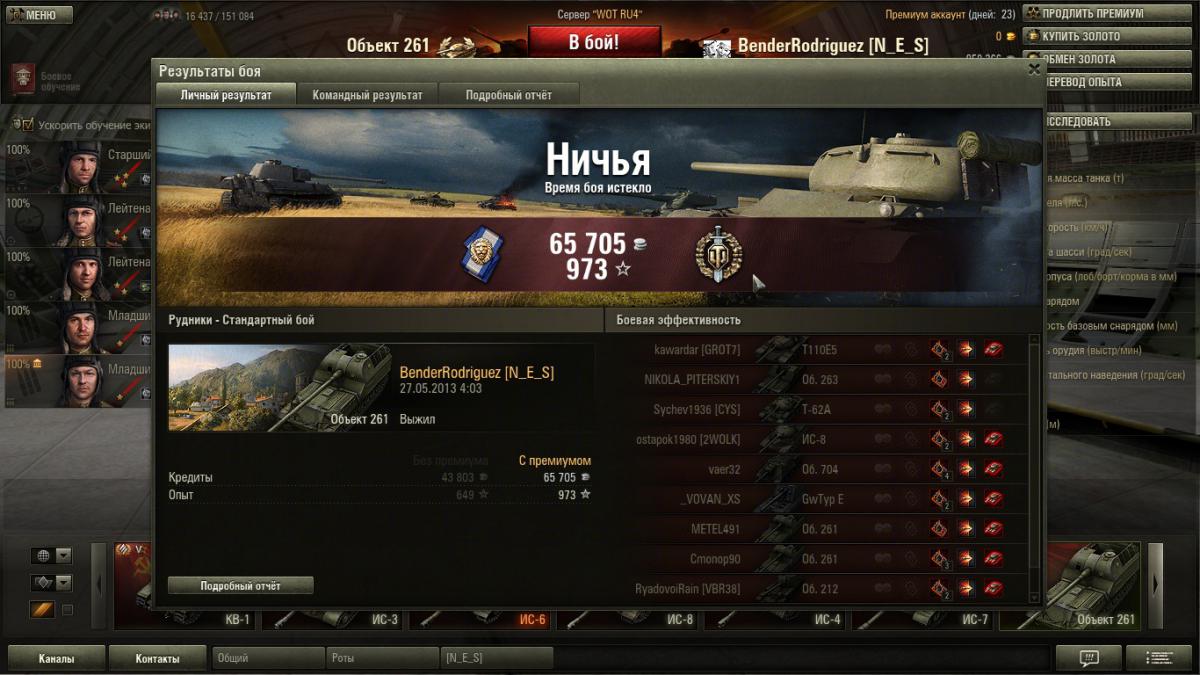Image resolution: width=1200 pixels, height=675 pixels.
Task: Open the Меню button
Action: (38, 15)
